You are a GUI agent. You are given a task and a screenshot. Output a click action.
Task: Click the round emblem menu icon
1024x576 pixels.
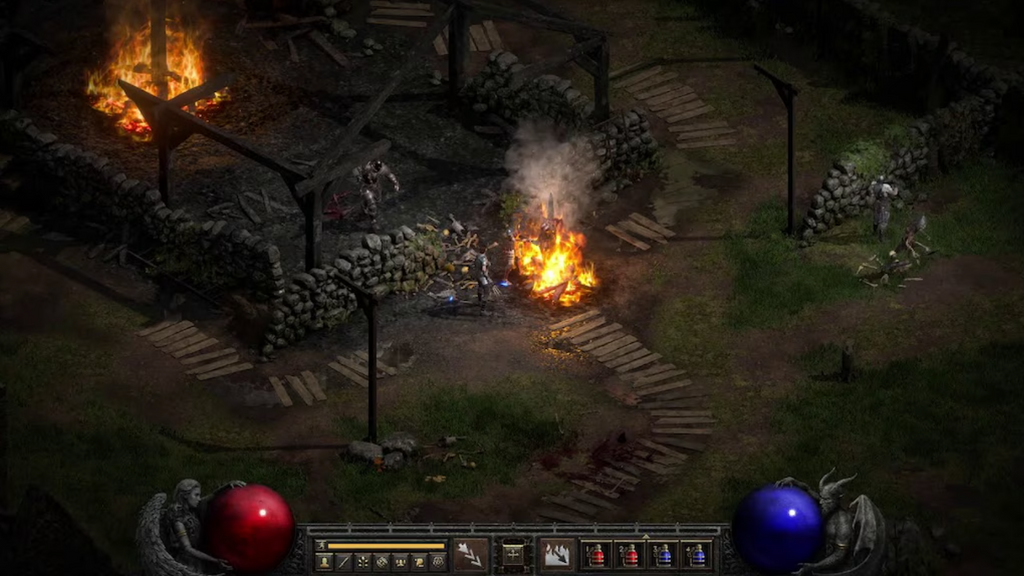(x=438, y=562)
